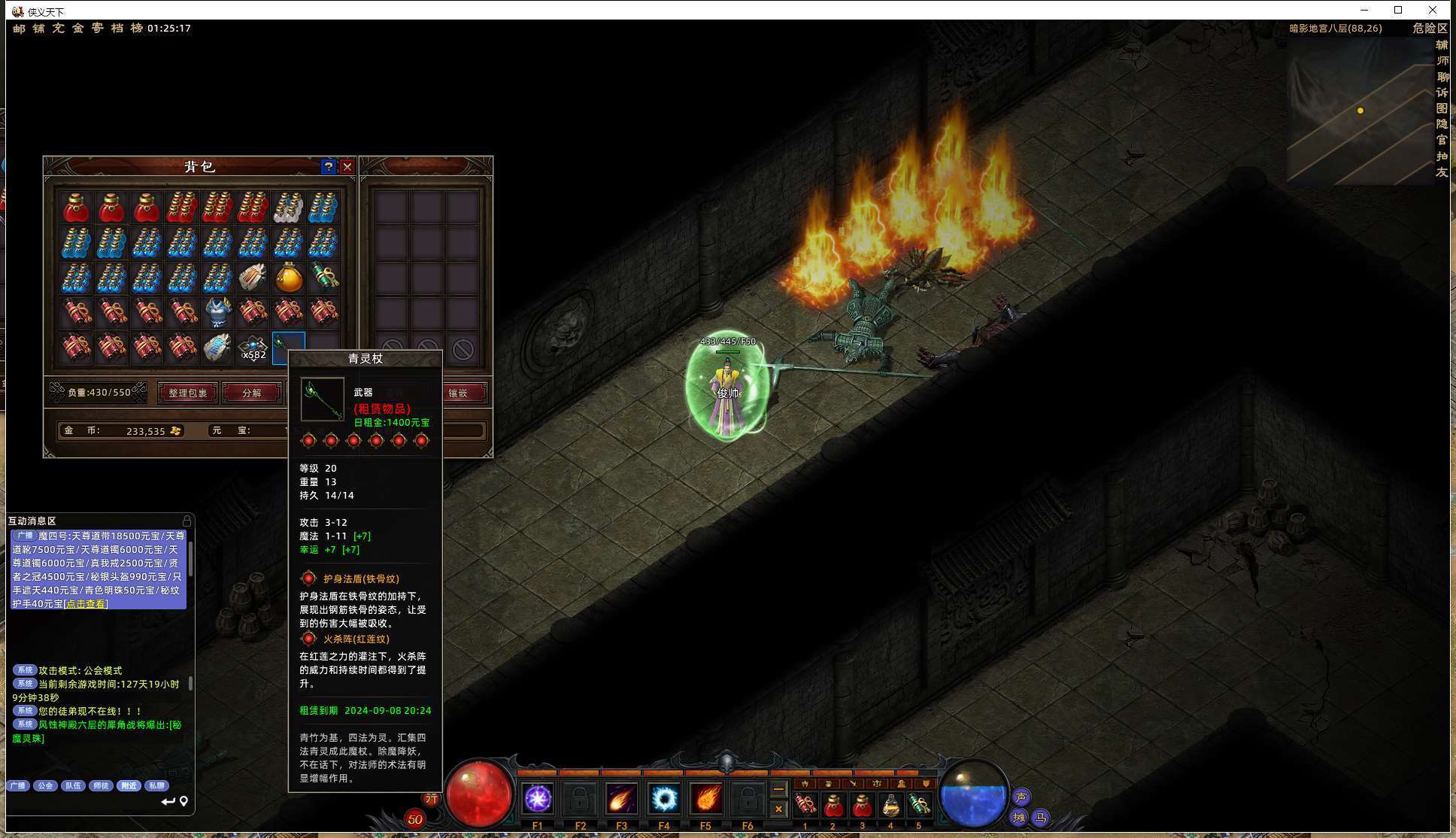Select the golden pouch item in backpack
The width and height of the screenshot is (1456, 838).
pos(288,278)
